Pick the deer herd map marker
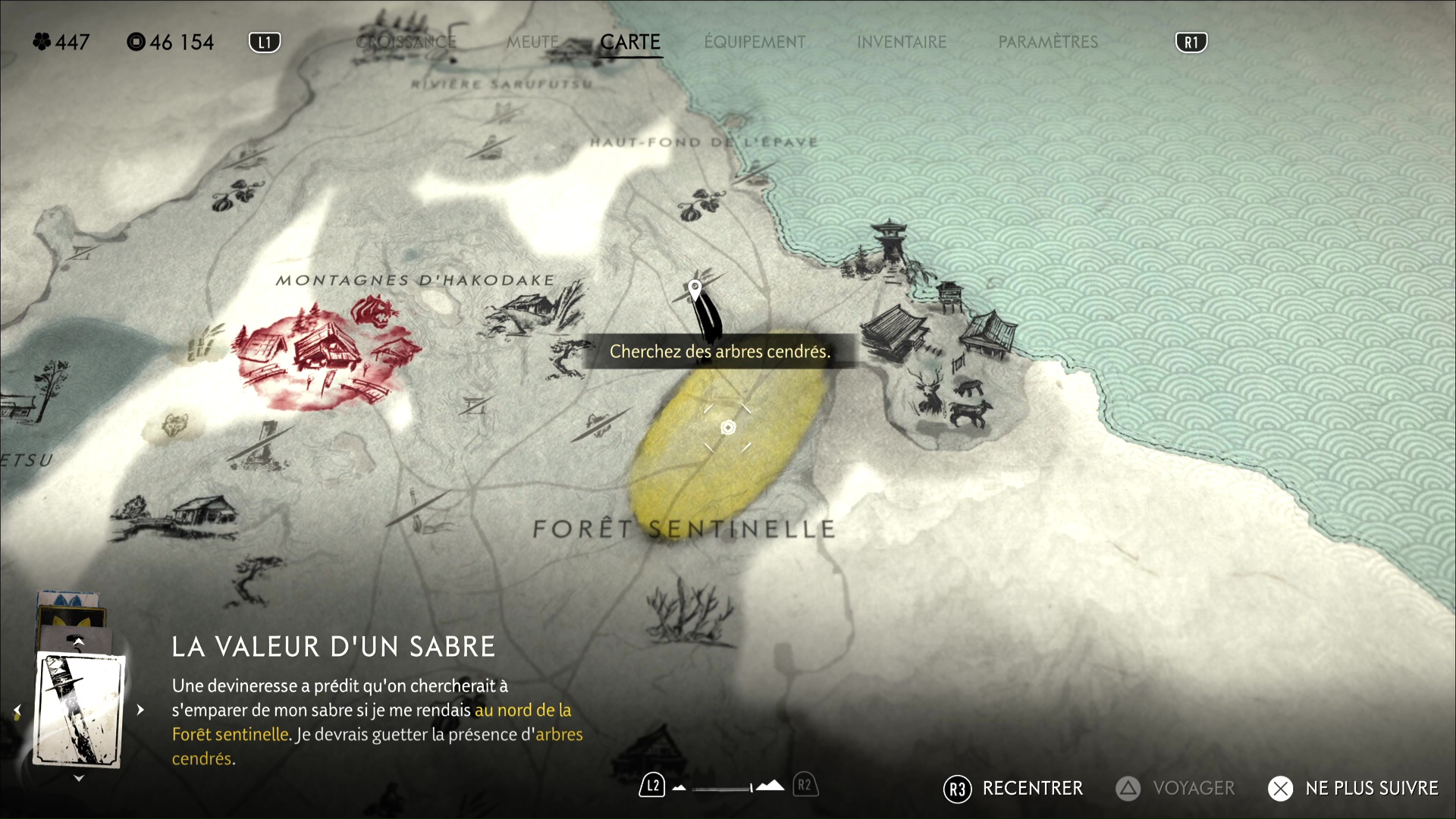1456x819 pixels. [957, 400]
